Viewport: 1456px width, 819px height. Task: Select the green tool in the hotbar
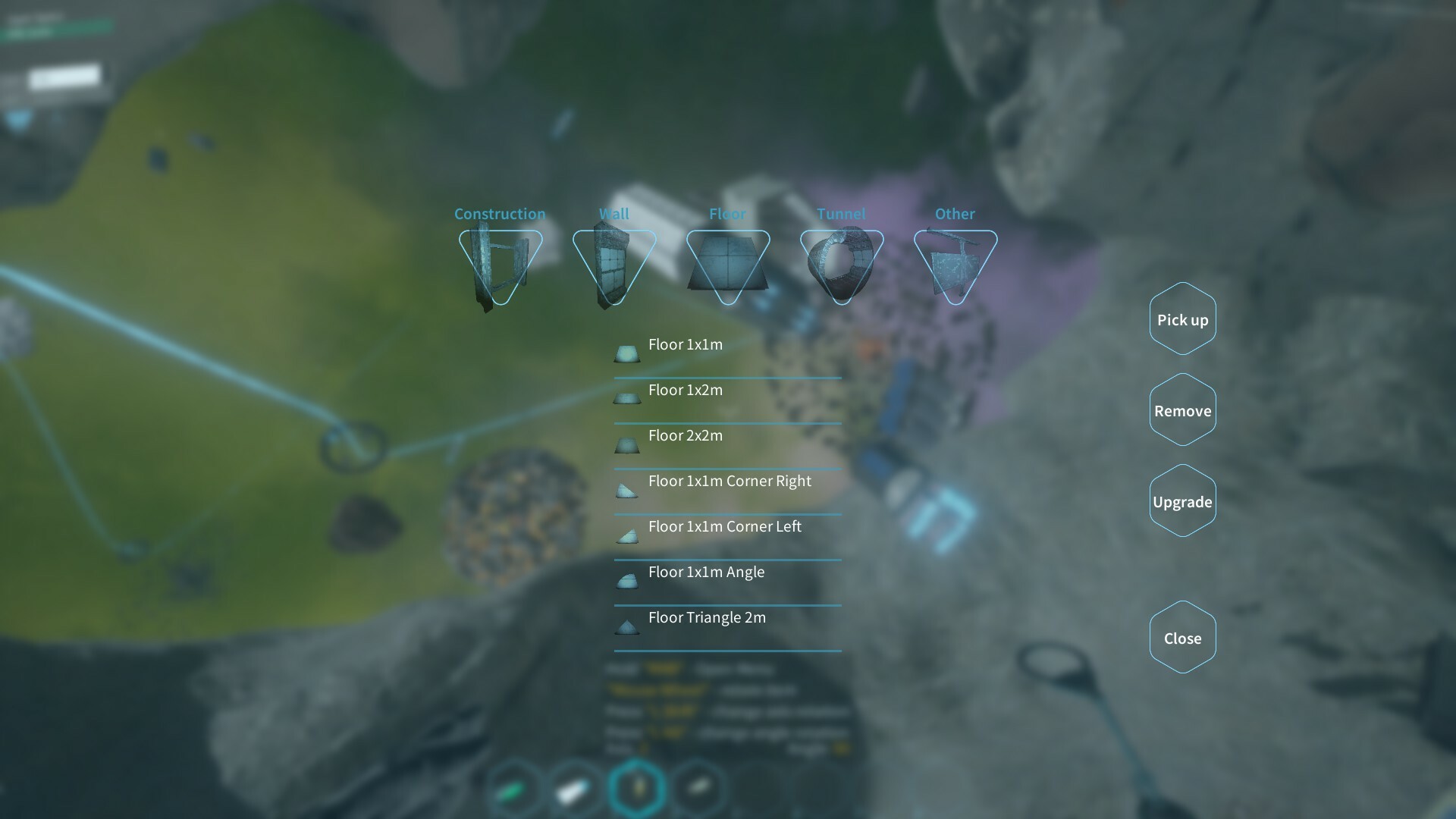(x=510, y=789)
